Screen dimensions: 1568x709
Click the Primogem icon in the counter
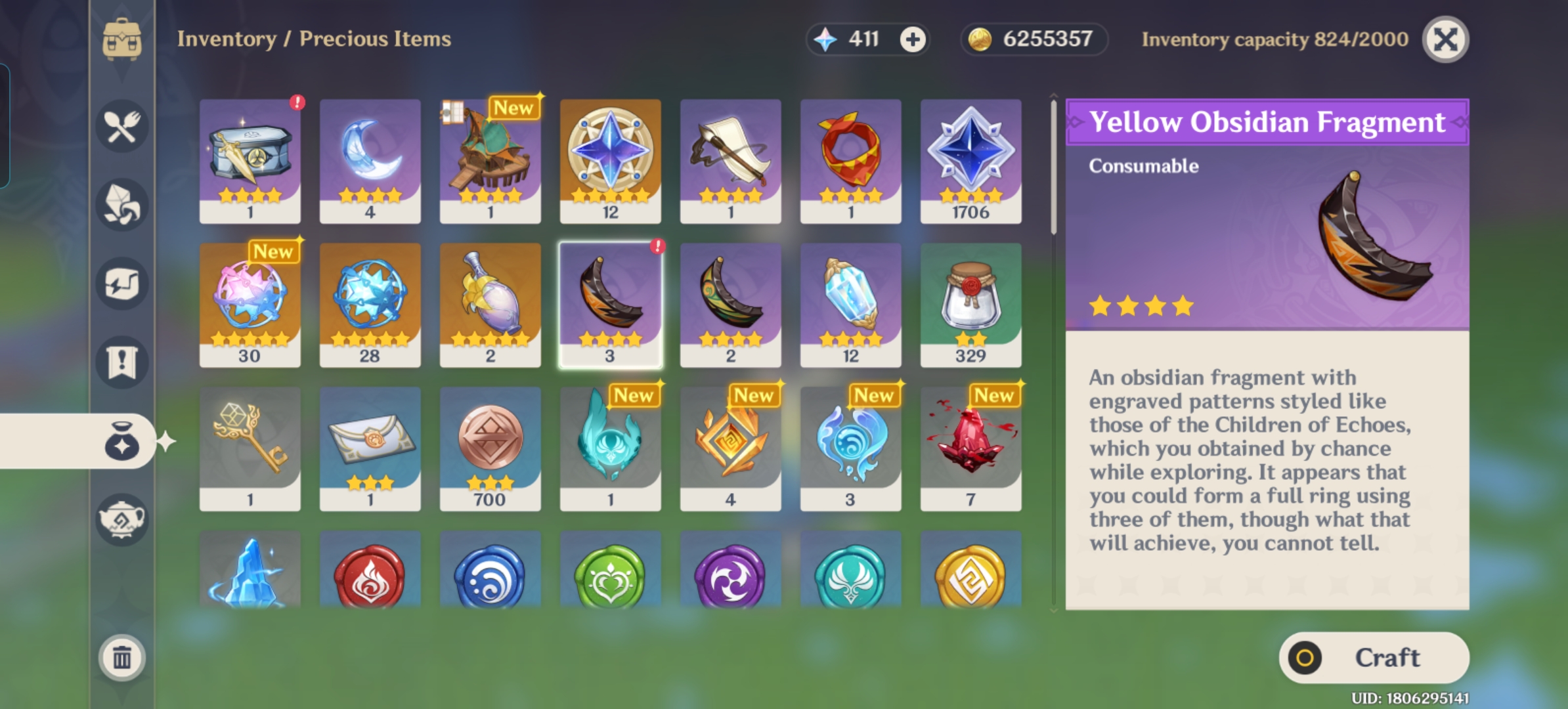(x=825, y=40)
